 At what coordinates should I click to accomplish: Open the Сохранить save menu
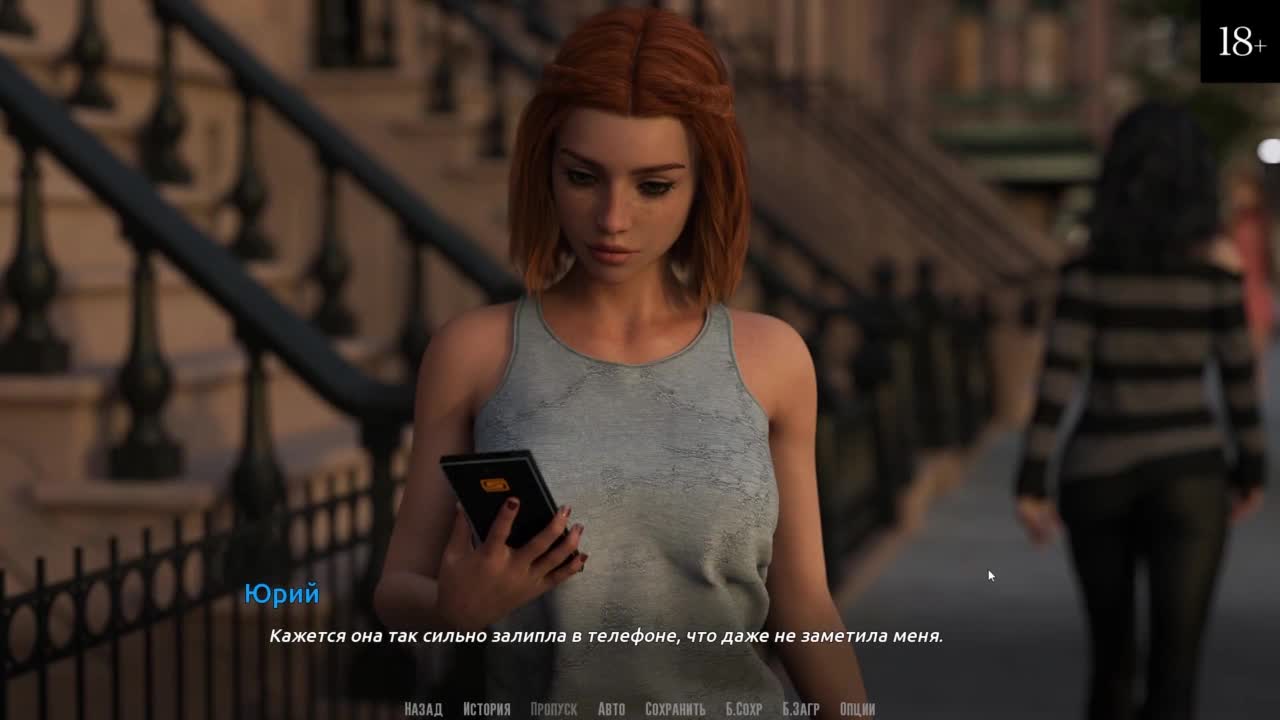click(675, 709)
